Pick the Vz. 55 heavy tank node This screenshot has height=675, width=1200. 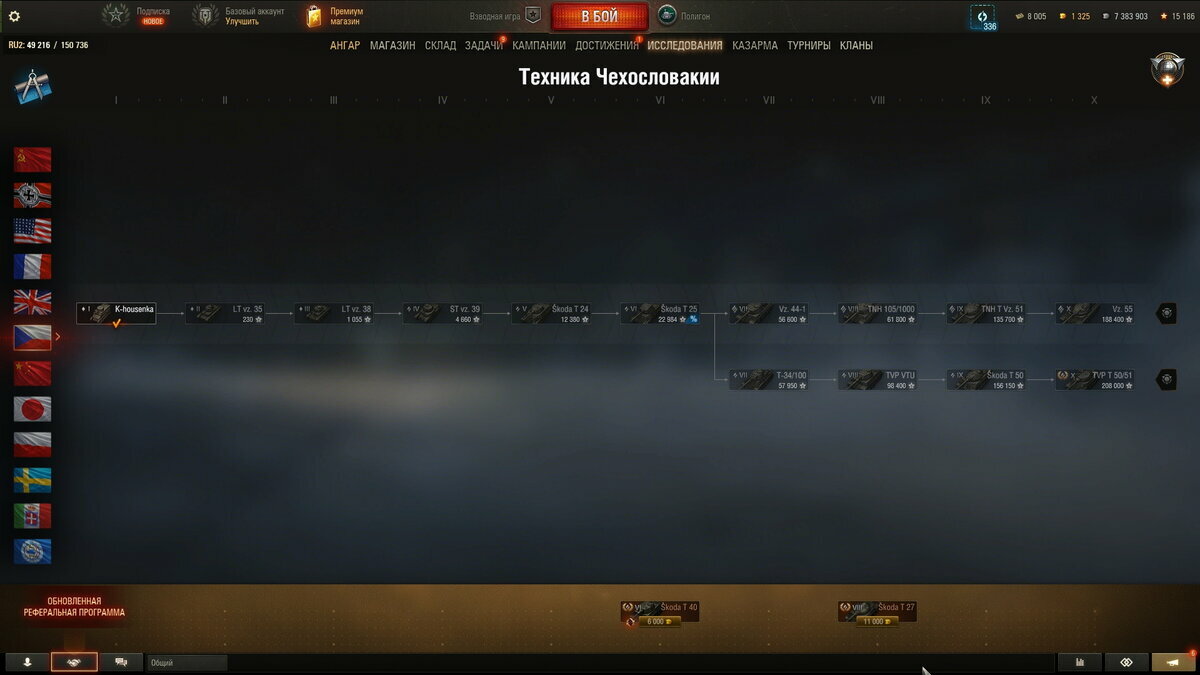1095,313
